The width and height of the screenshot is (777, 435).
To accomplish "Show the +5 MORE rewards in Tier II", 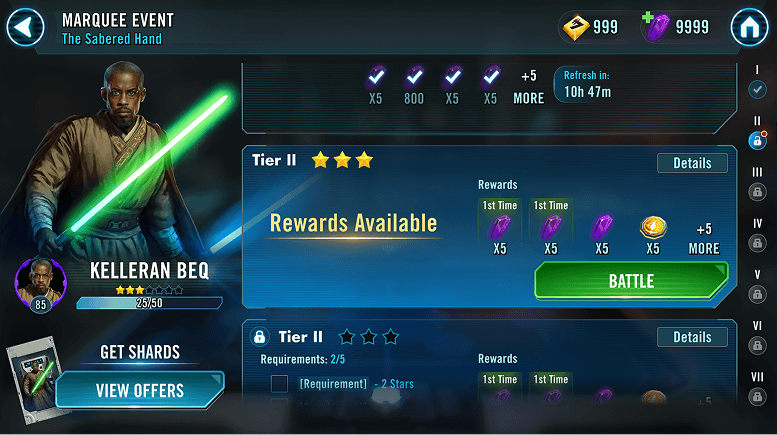I will tap(704, 239).
